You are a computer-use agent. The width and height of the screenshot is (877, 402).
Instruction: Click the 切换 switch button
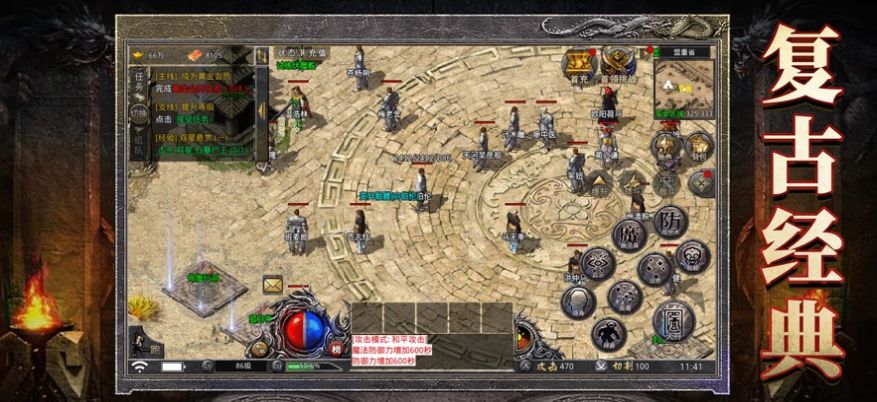pos(139,113)
